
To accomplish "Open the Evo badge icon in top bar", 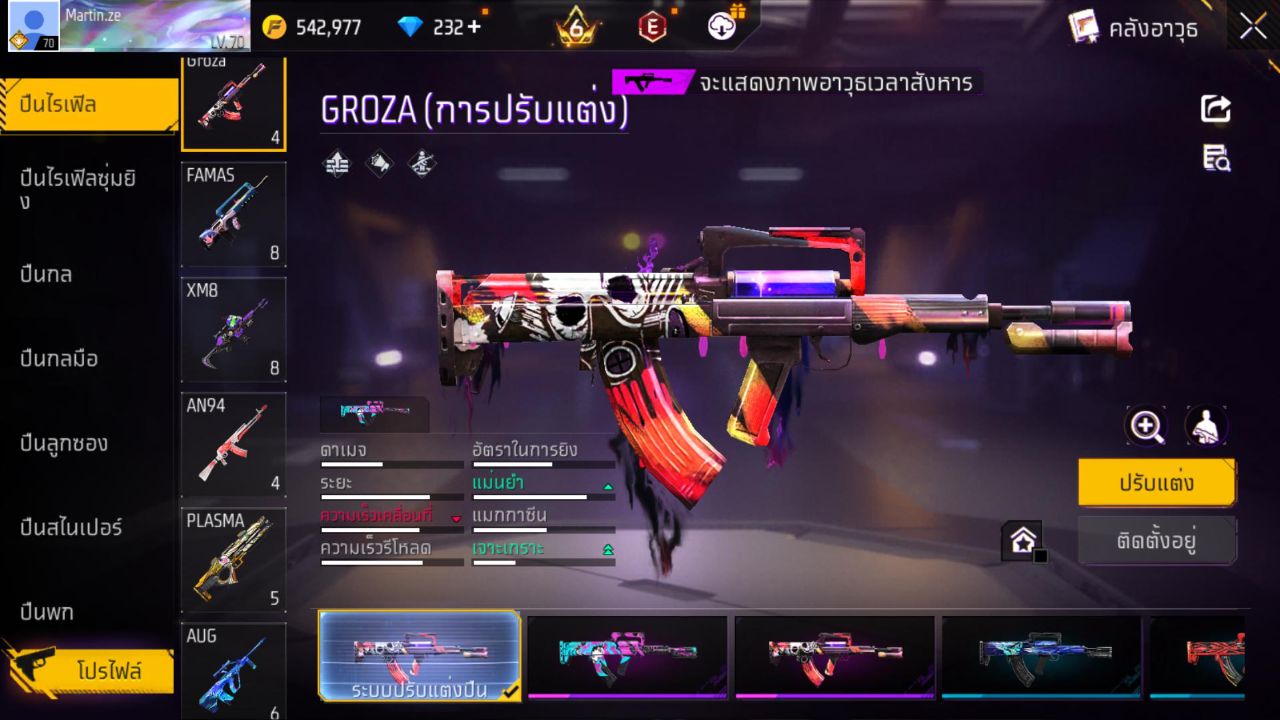I will pos(652,27).
